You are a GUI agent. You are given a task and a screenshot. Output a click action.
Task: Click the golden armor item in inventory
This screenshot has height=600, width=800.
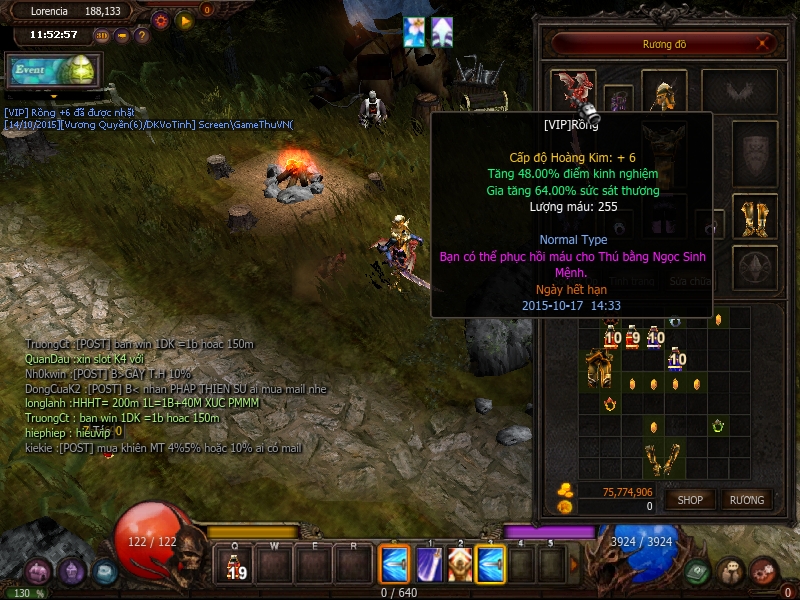(x=599, y=368)
